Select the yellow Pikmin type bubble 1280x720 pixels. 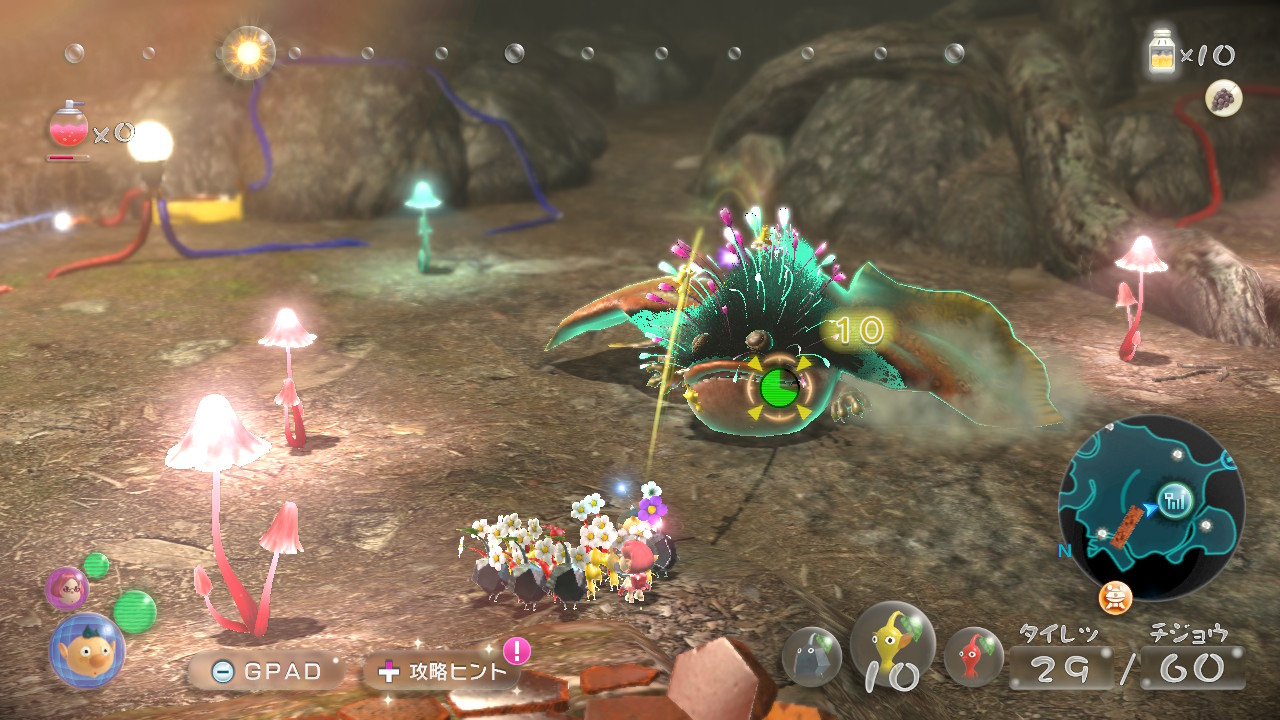click(x=892, y=642)
